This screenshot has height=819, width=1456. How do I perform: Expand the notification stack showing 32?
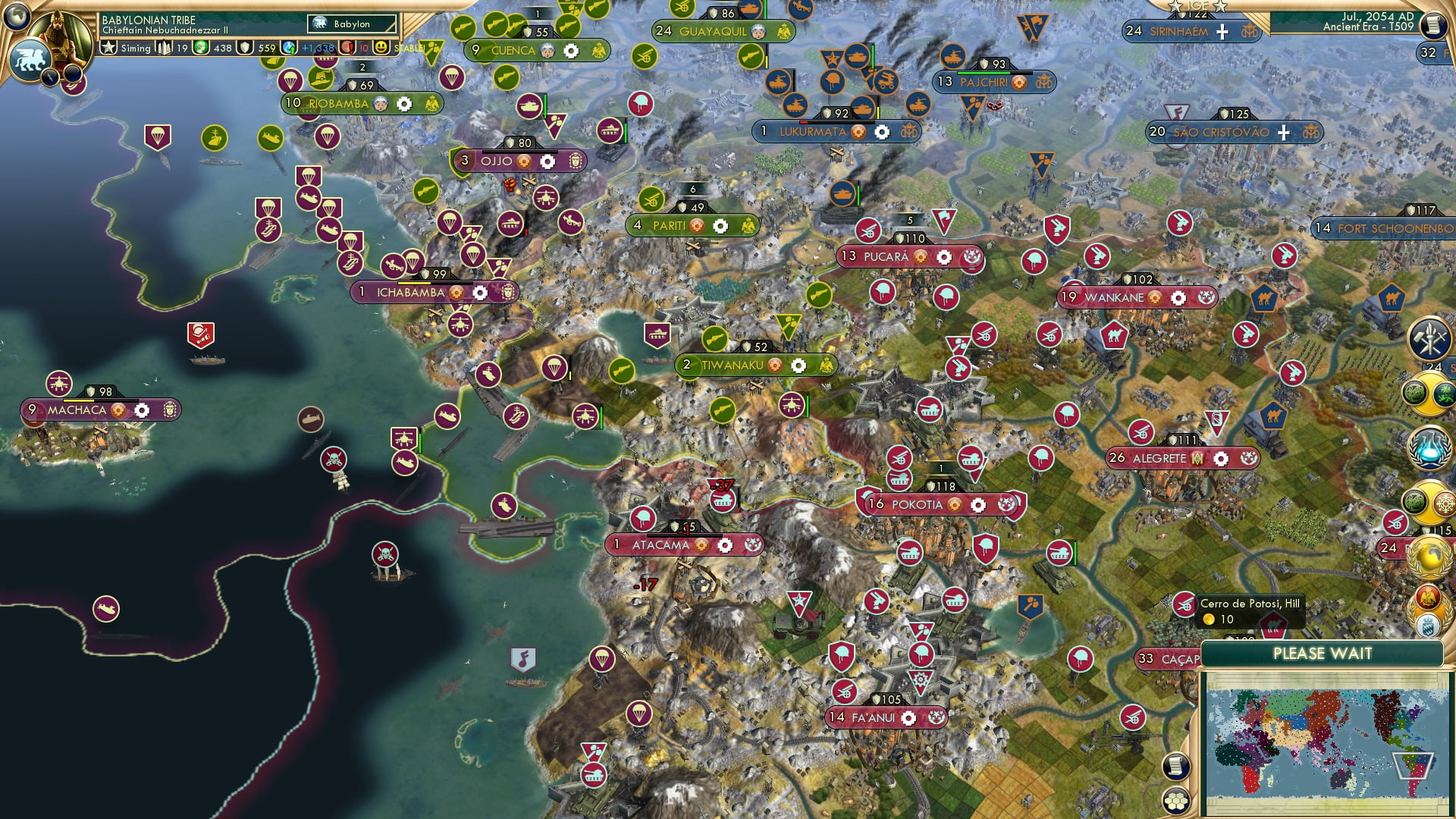(1428, 52)
